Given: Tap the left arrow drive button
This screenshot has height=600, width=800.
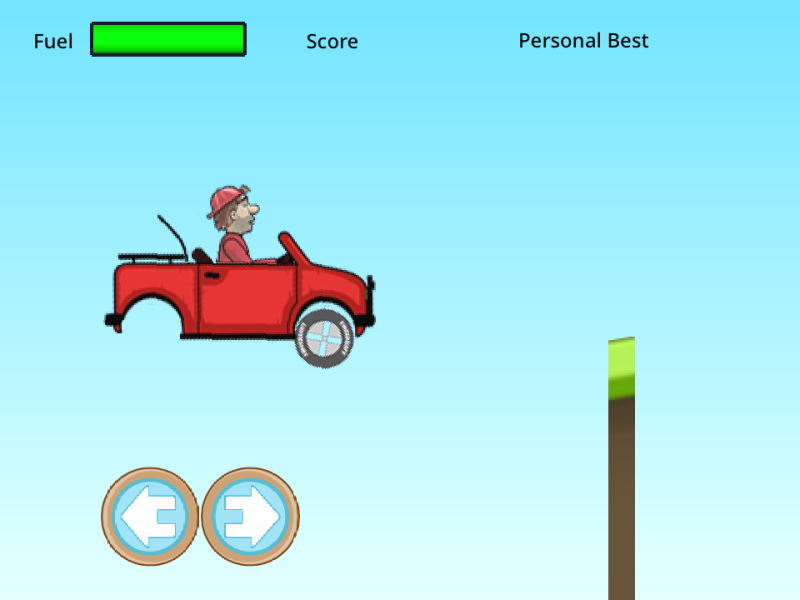Looking at the screenshot, I should (x=150, y=516).
